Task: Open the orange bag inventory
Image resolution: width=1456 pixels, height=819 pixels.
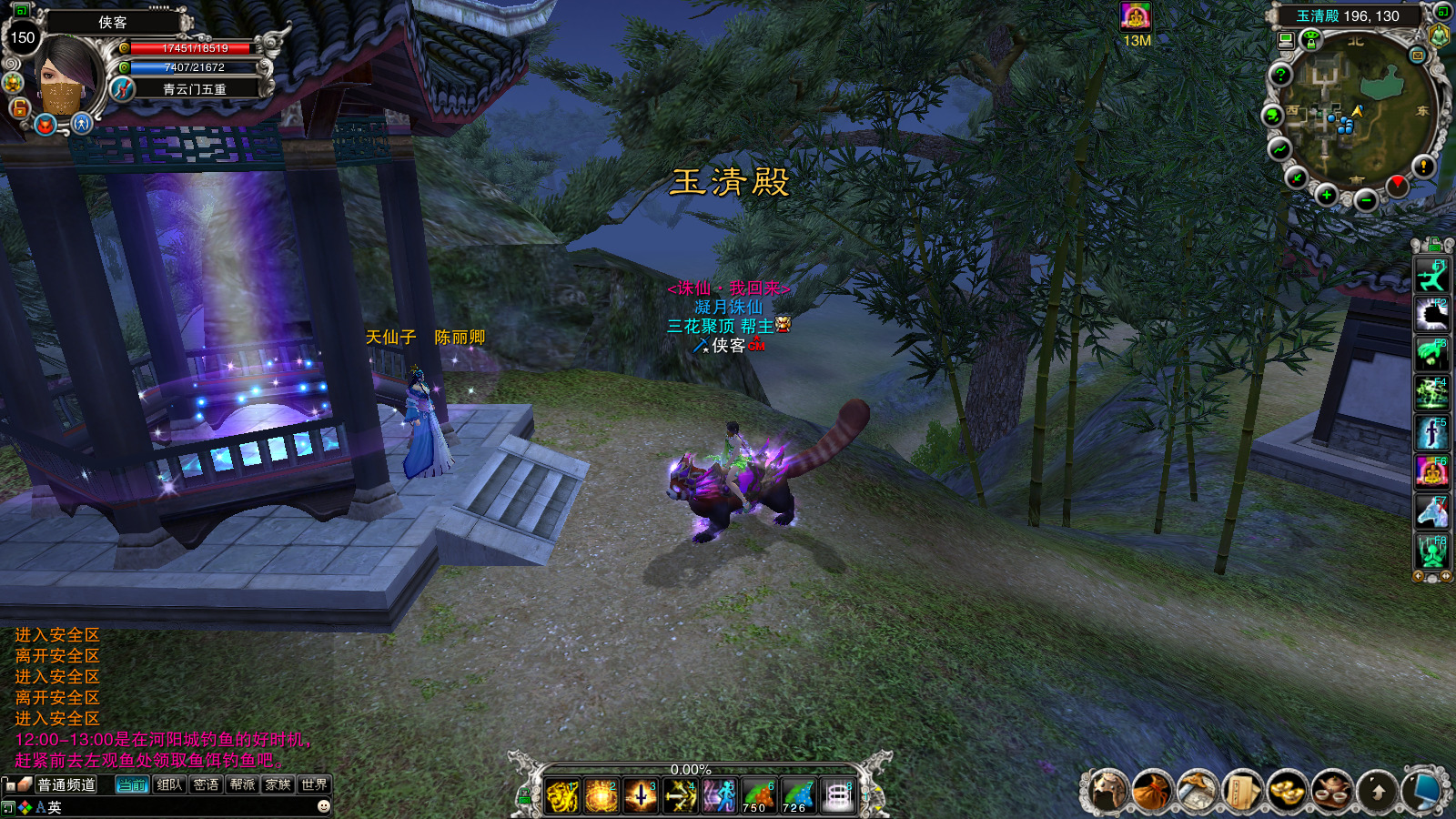Action: tap(1152, 790)
